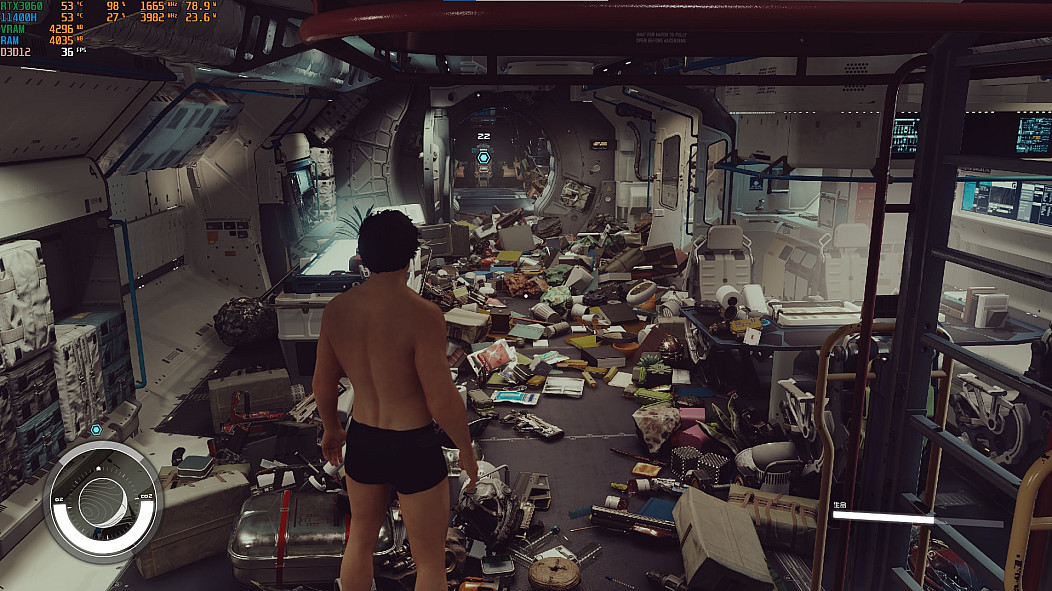Click the circular O2/CO2 compass gauge
Viewport: 1052px width, 591px height.
102,501
